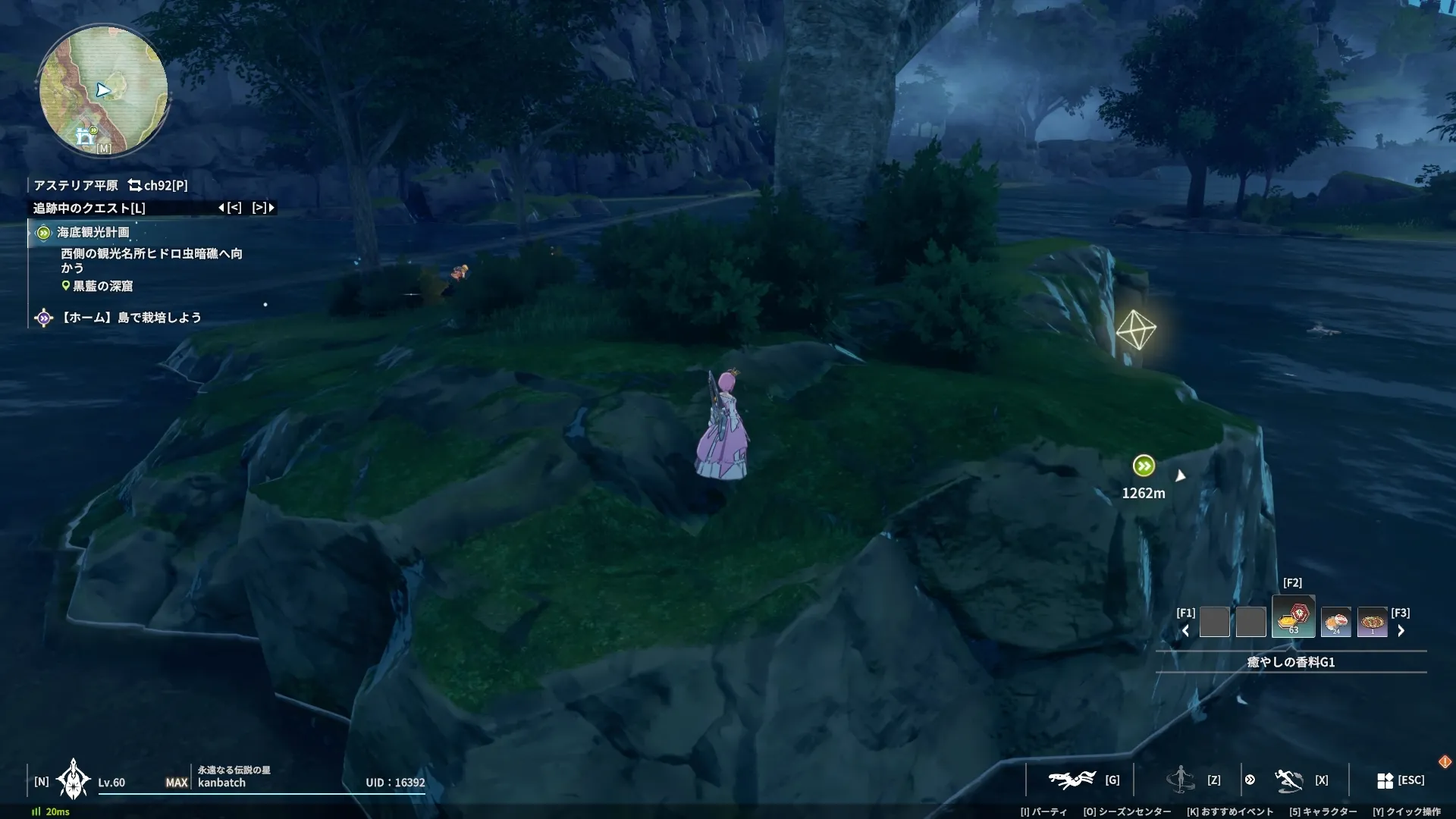Image resolution: width=1456 pixels, height=819 pixels.
Task: Click the orange exclamation alert diamond
Action: (x=1445, y=761)
